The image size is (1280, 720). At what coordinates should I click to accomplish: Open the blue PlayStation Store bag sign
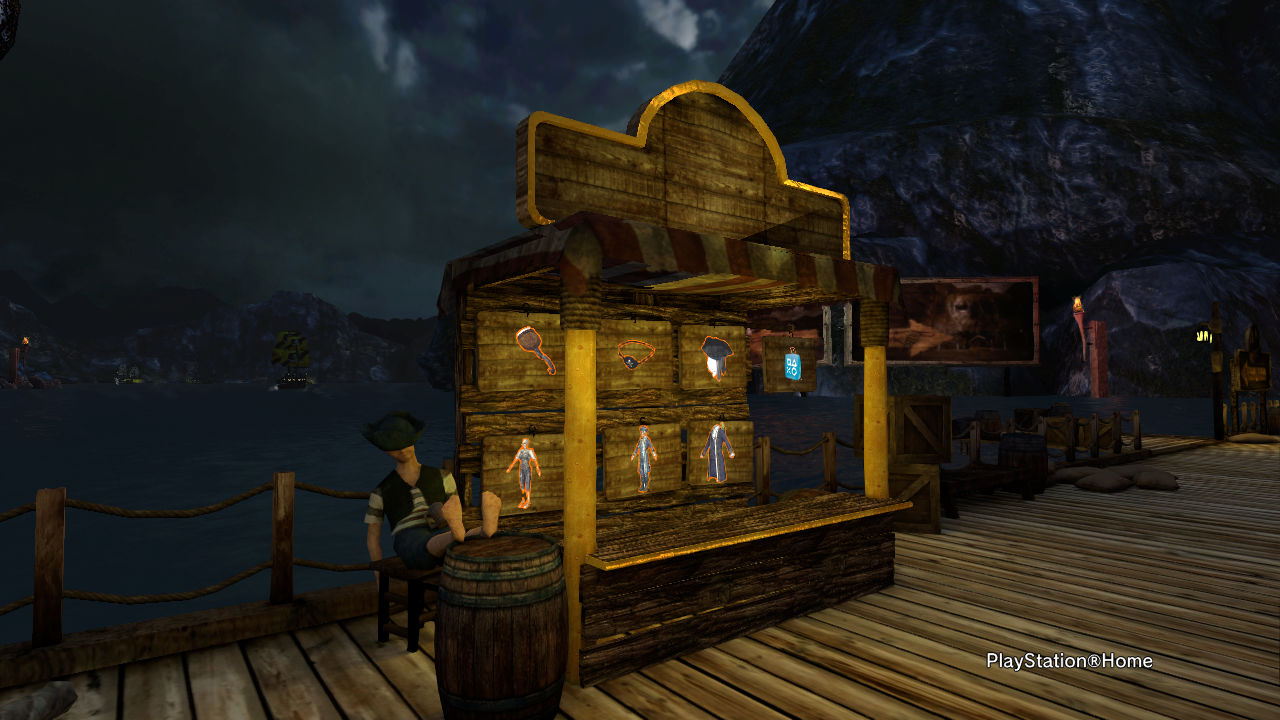coord(792,365)
